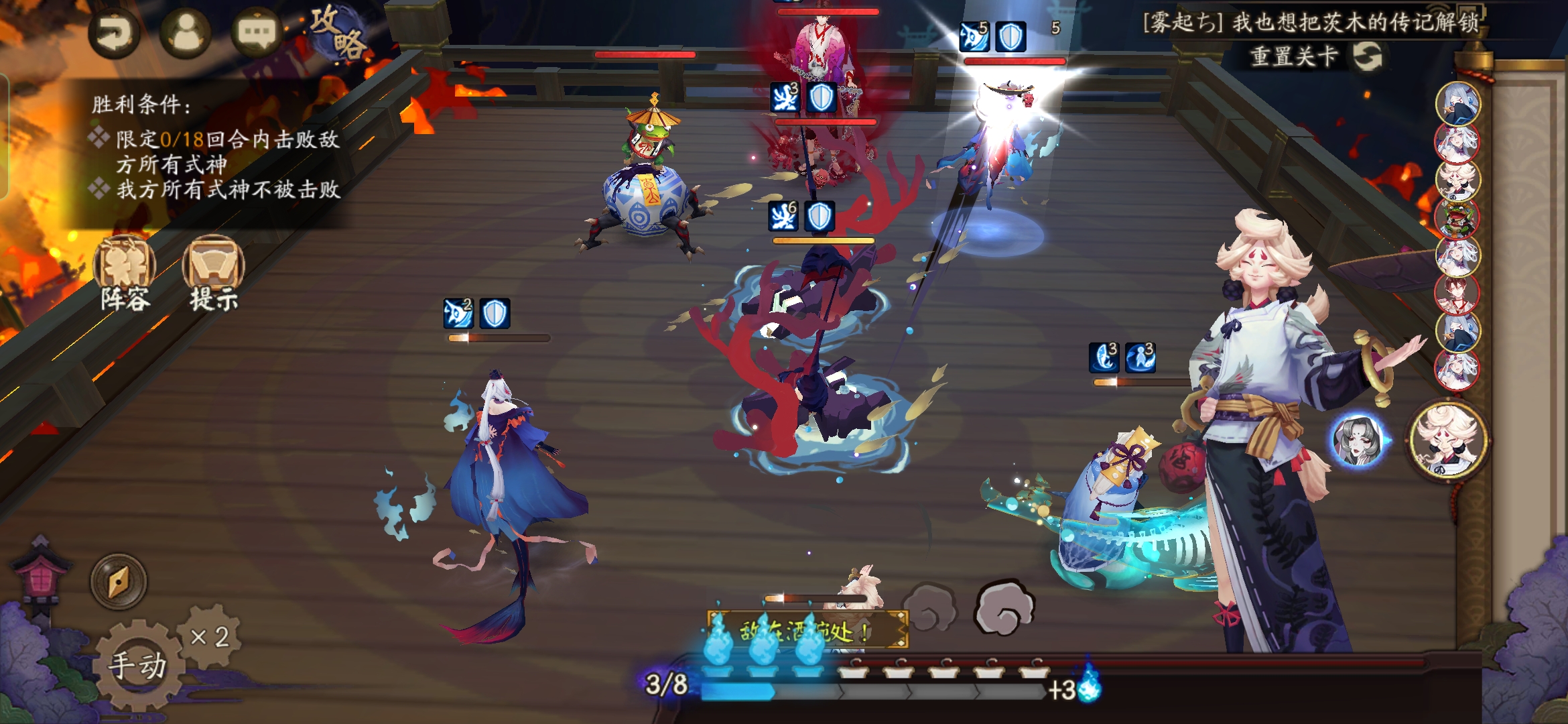Select the frog portrait in turn order
Viewport: 1568px width, 724px height.
[1457, 218]
